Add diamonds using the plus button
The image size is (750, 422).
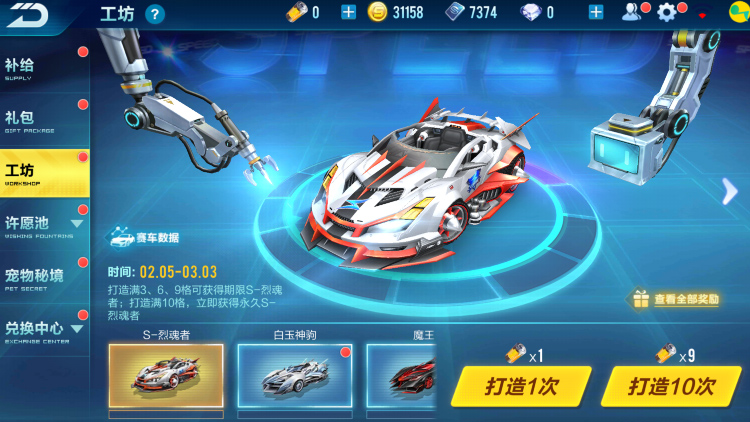pos(596,12)
